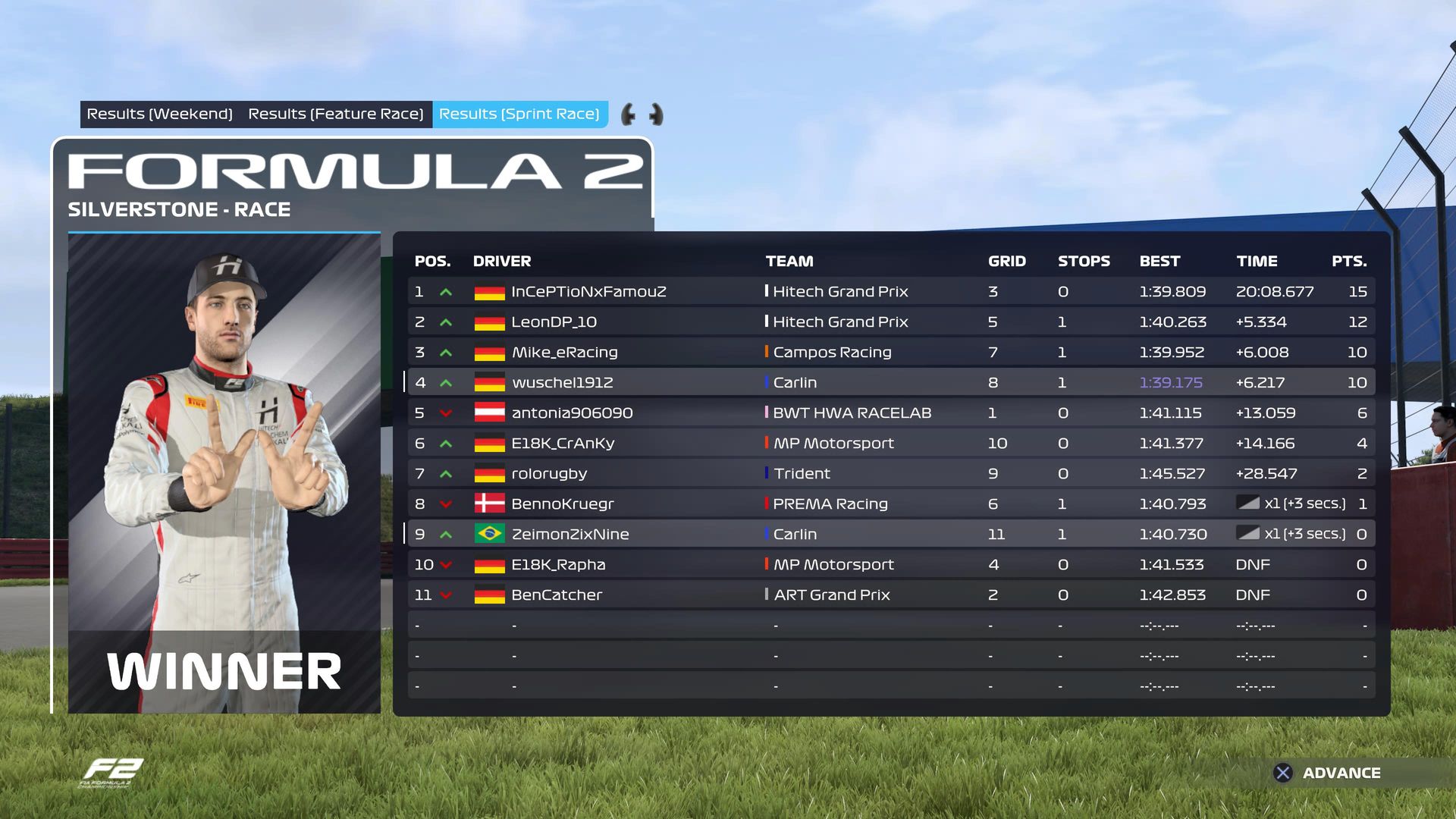Choose the E18K_CrAnKy driver row
Screen dimensions: 1456x819
click(x=890, y=443)
